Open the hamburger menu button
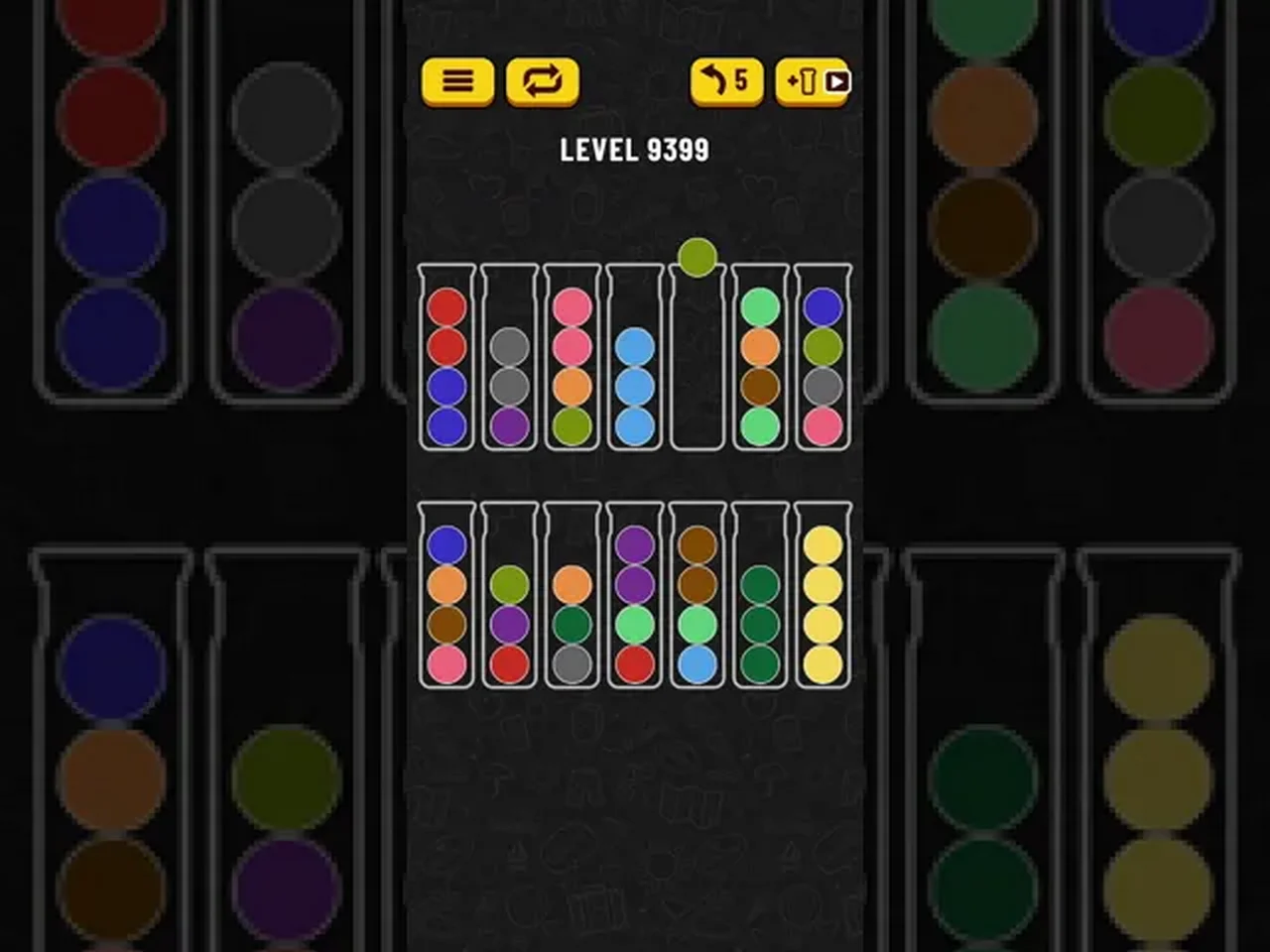The image size is (1270, 952). point(457,81)
